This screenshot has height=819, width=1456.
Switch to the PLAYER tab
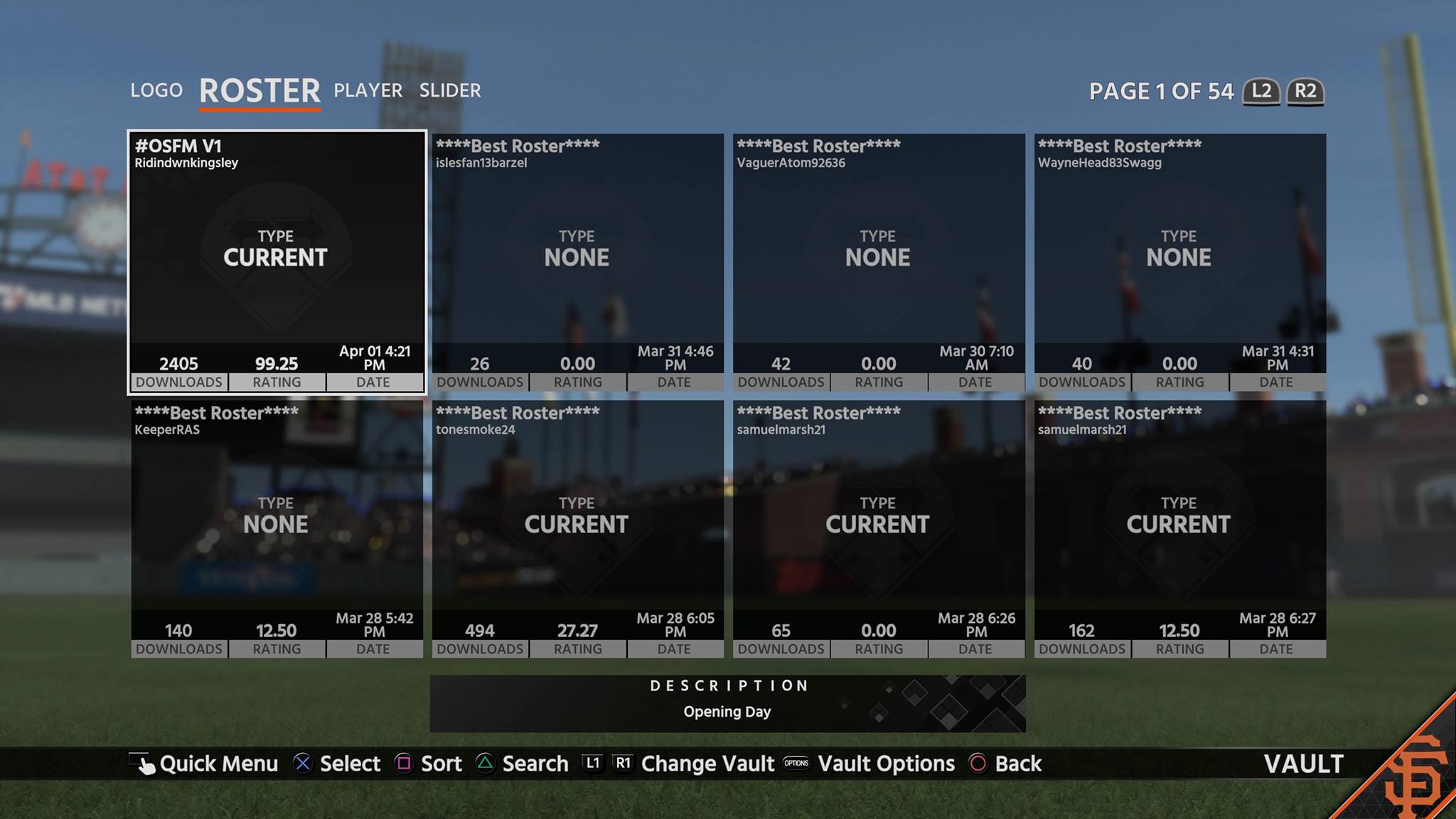[367, 90]
